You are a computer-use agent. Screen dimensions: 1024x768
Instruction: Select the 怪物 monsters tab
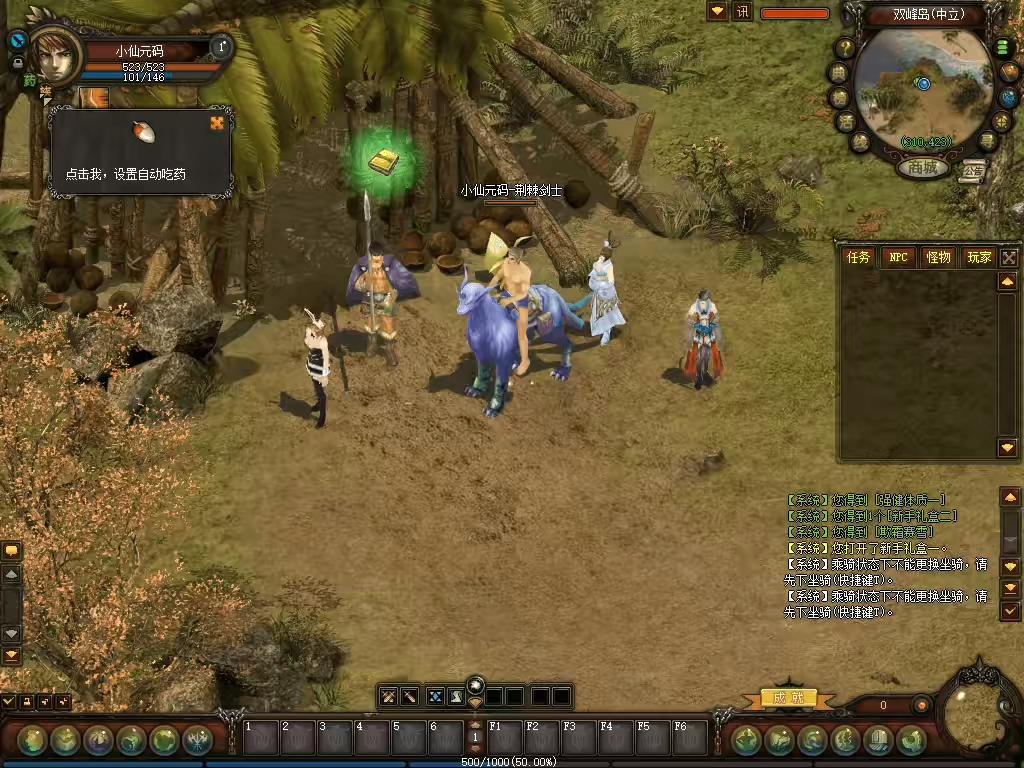click(x=938, y=257)
